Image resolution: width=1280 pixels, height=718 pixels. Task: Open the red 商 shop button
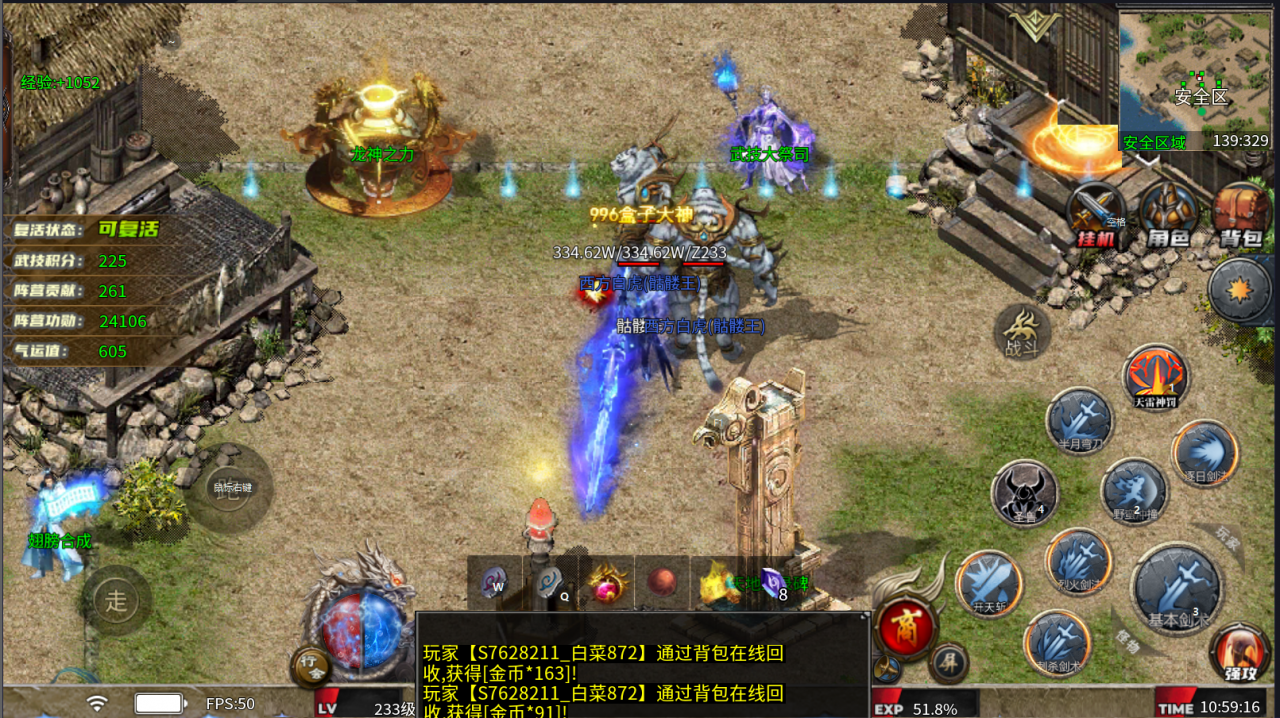[x=906, y=627]
